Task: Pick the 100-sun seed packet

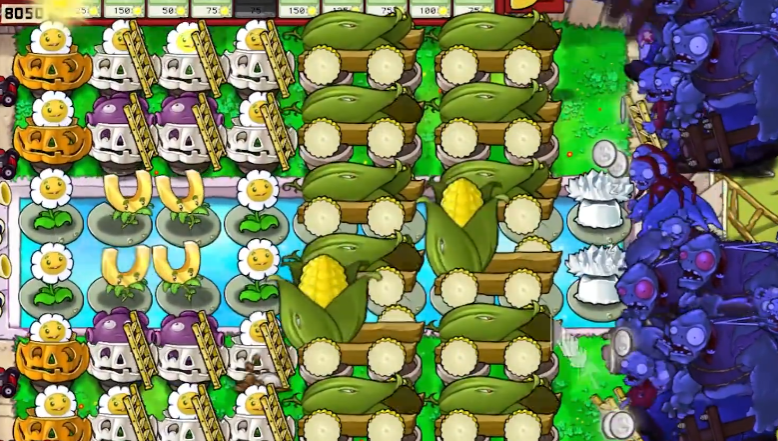Action: tap(429, 8)
